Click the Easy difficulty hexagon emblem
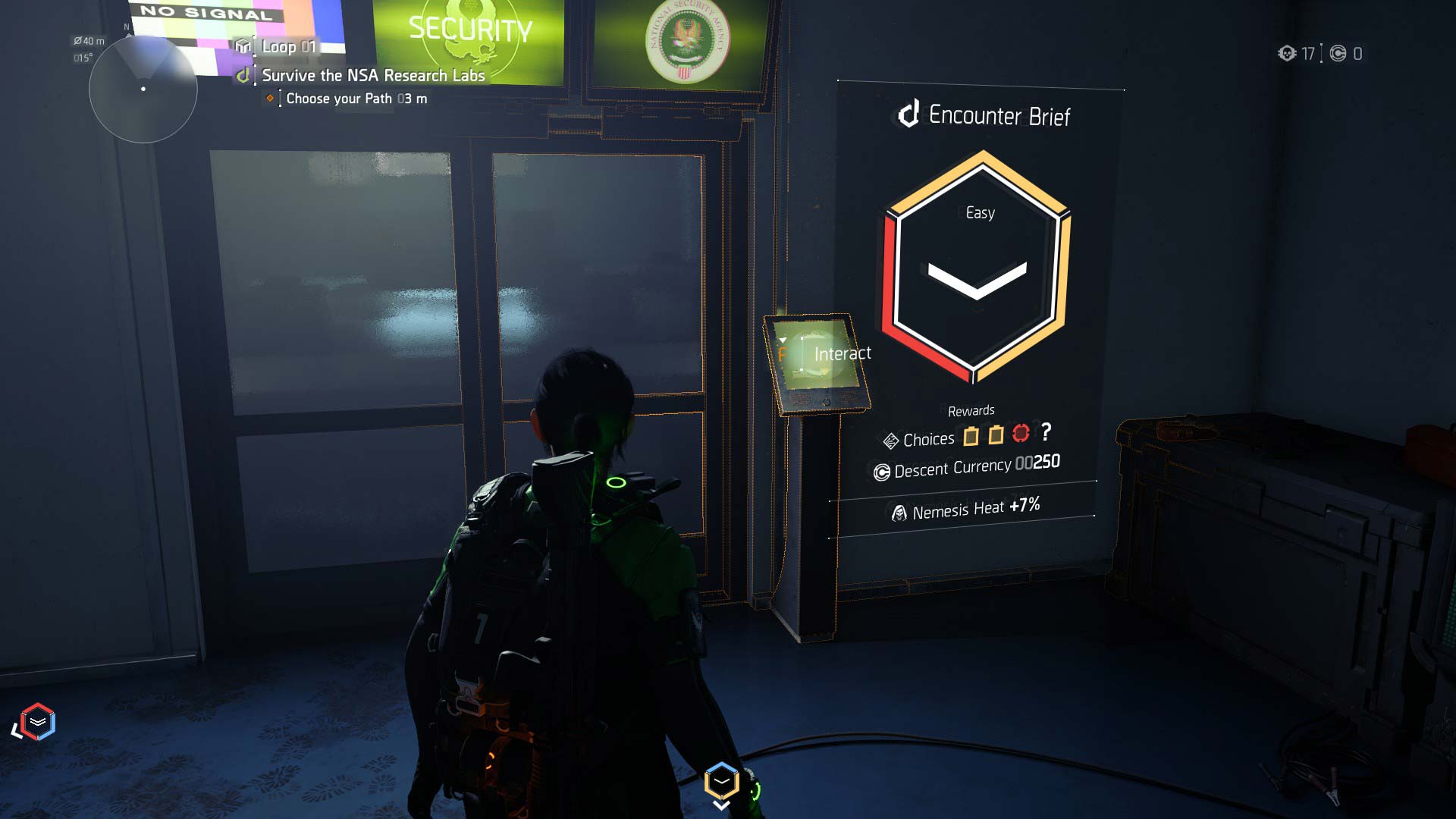This screenshot has height=819, width=1456. pos(977,265)
